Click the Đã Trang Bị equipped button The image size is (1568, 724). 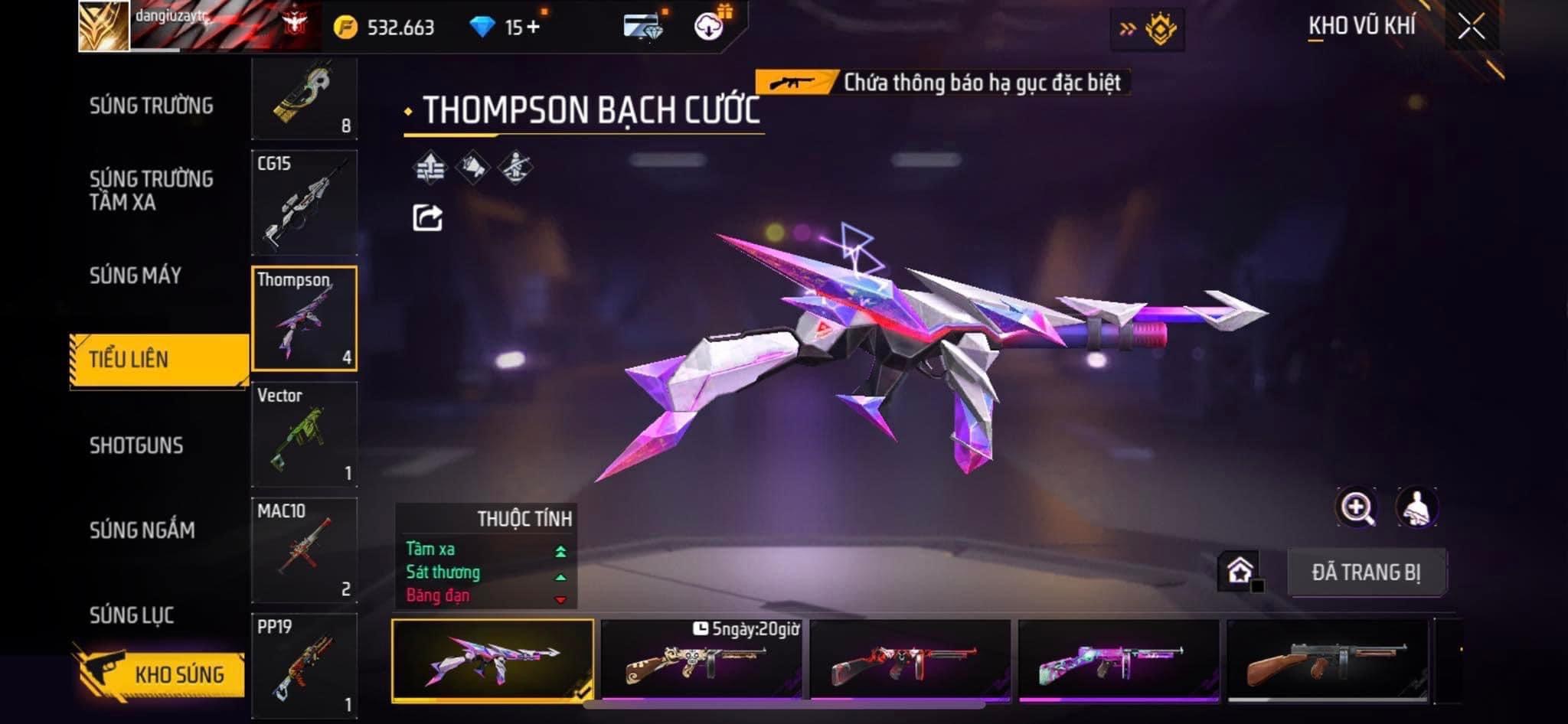[x=1366, y=572]
